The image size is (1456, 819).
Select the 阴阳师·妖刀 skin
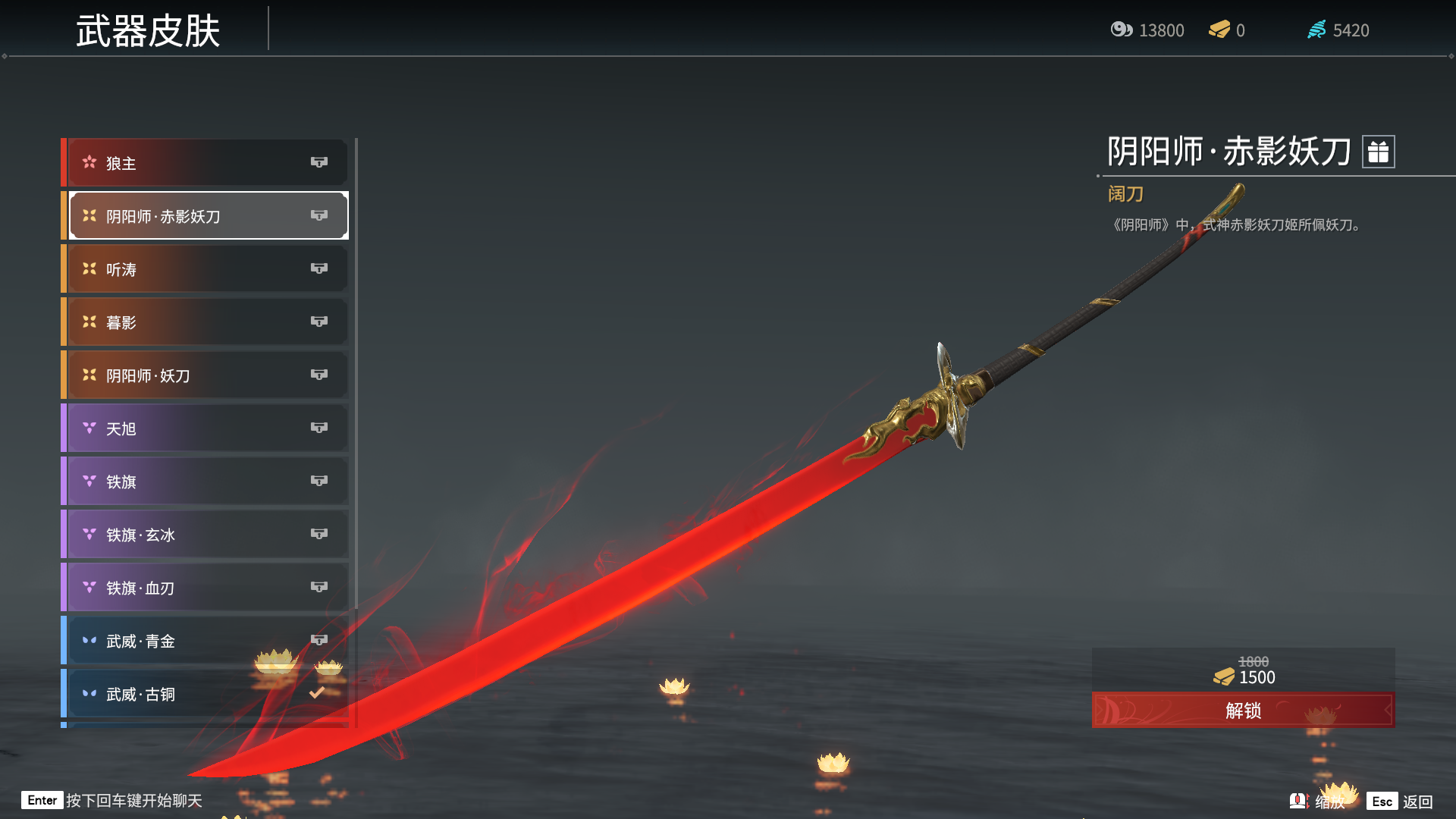tap(206, 375)
